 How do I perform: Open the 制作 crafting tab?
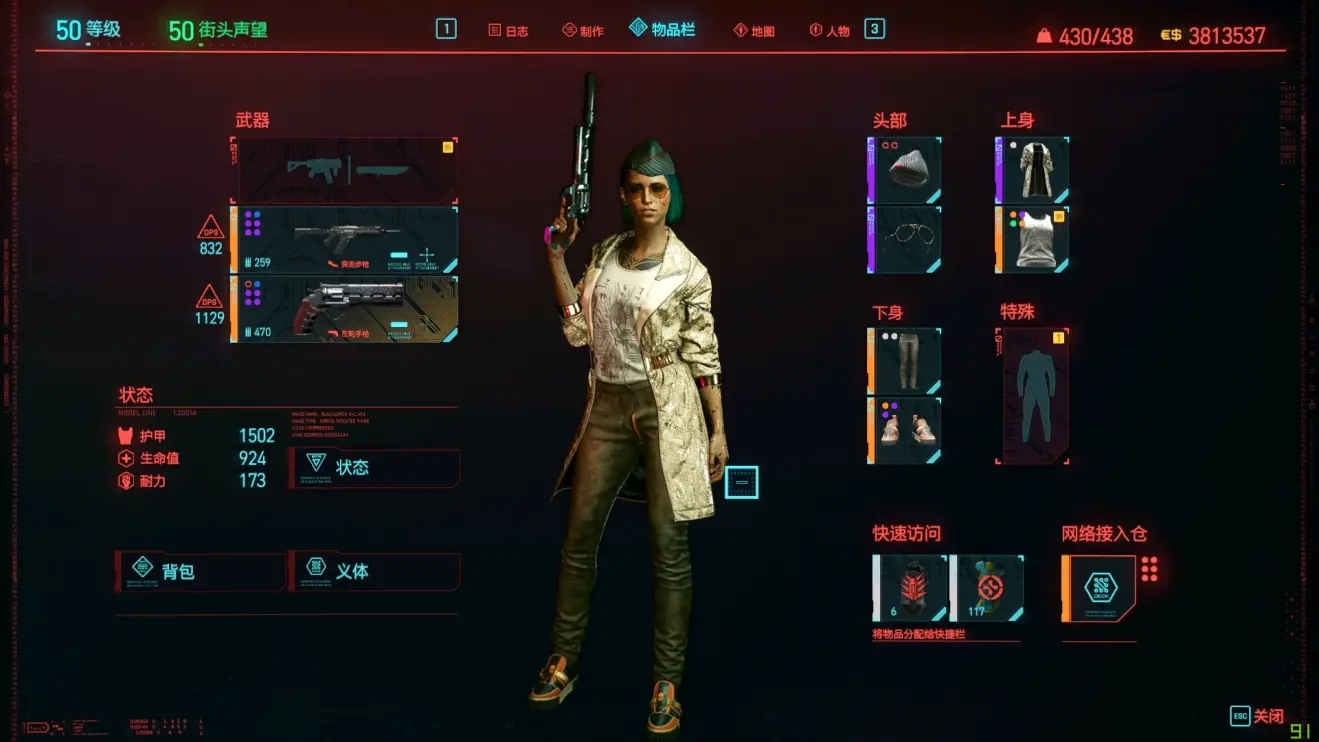pos(583,30)
